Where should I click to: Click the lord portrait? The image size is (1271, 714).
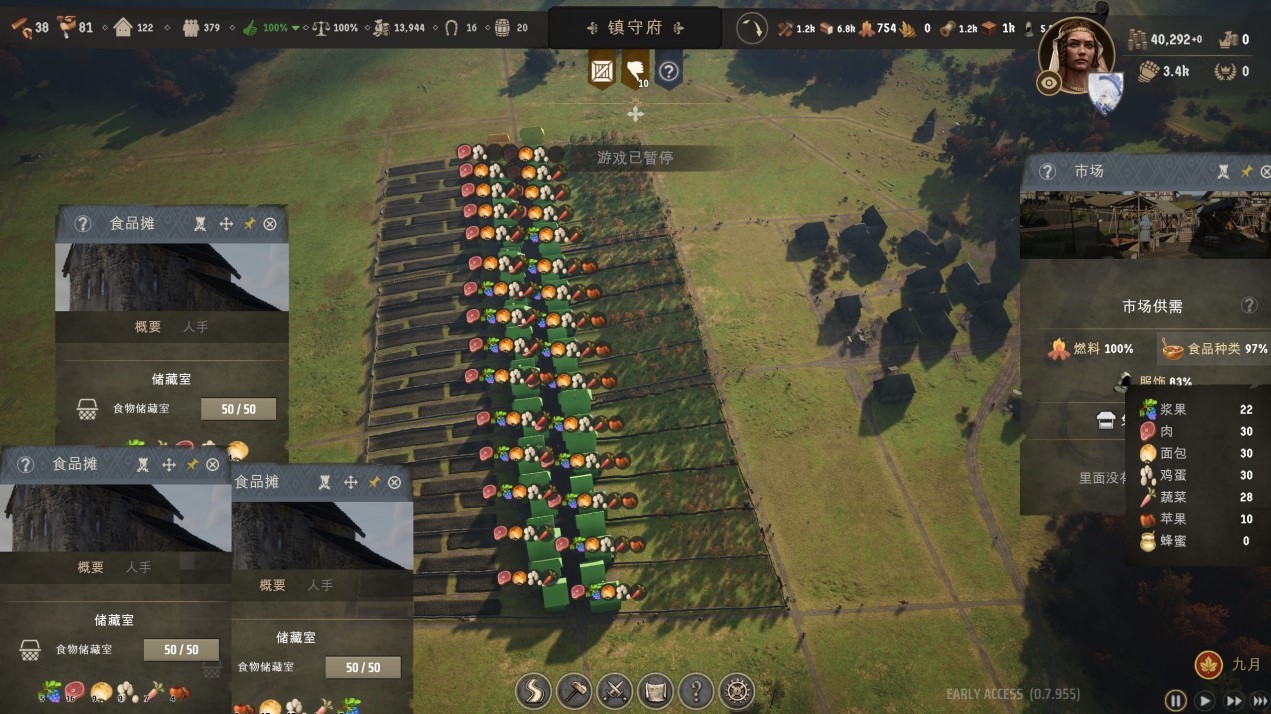point(1076,55)
